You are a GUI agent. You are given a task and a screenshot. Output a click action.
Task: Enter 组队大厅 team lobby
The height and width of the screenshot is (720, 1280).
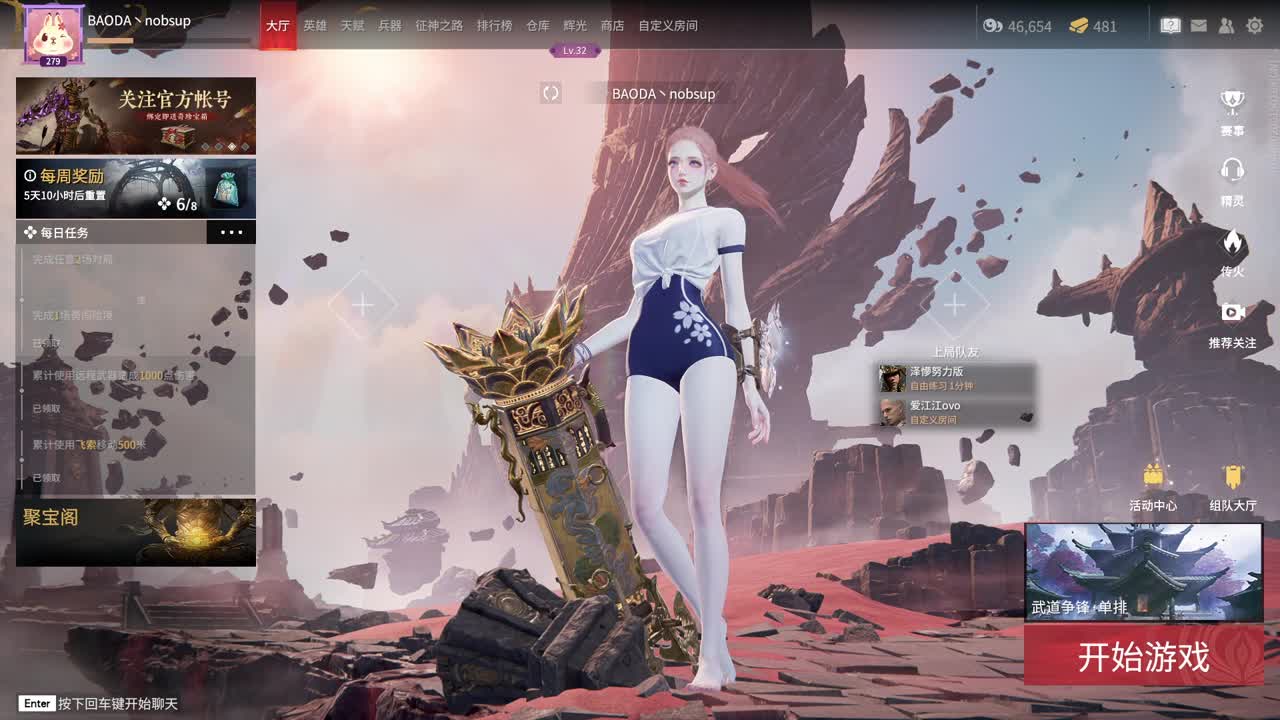pyautogui.click(x=1231, y=480)
